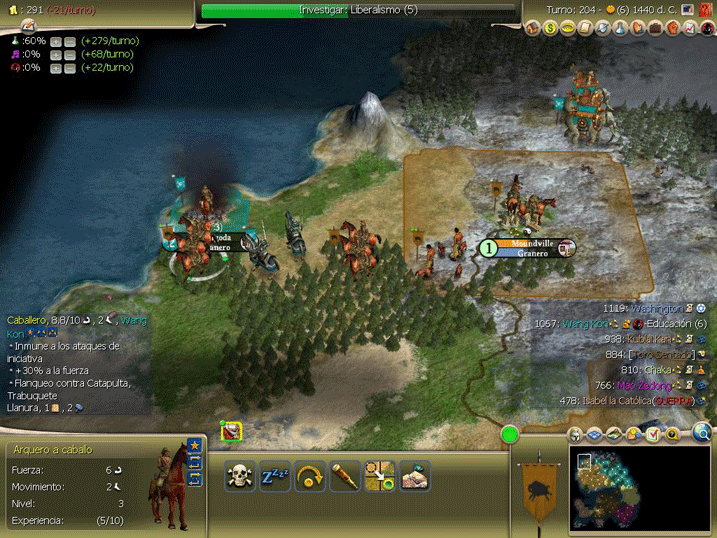Delete unit with the skull button
Screen dimensions: 717x538
click(x=241, y=475)
